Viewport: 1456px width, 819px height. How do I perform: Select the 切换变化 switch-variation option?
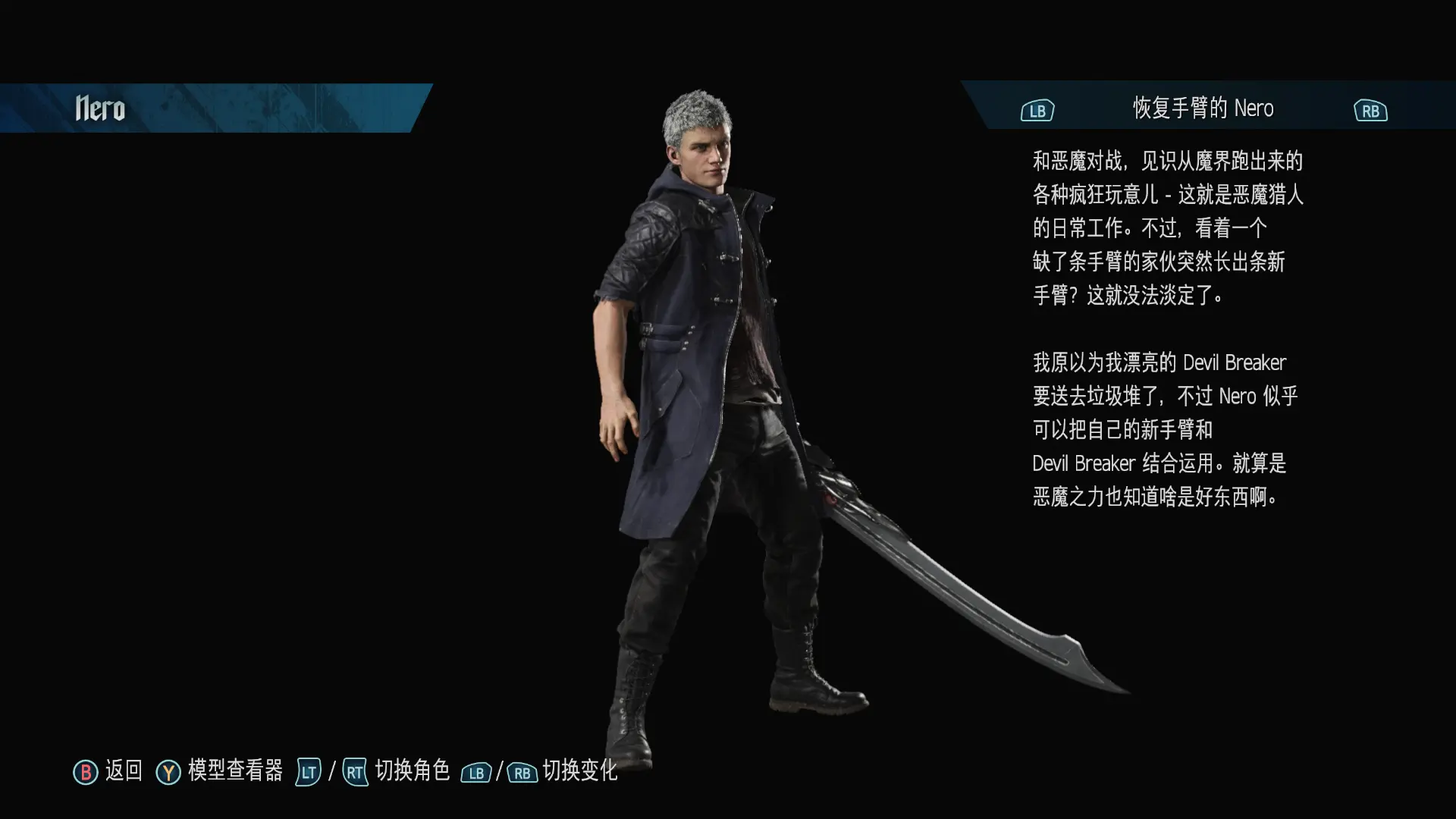(x=579, y=770)
